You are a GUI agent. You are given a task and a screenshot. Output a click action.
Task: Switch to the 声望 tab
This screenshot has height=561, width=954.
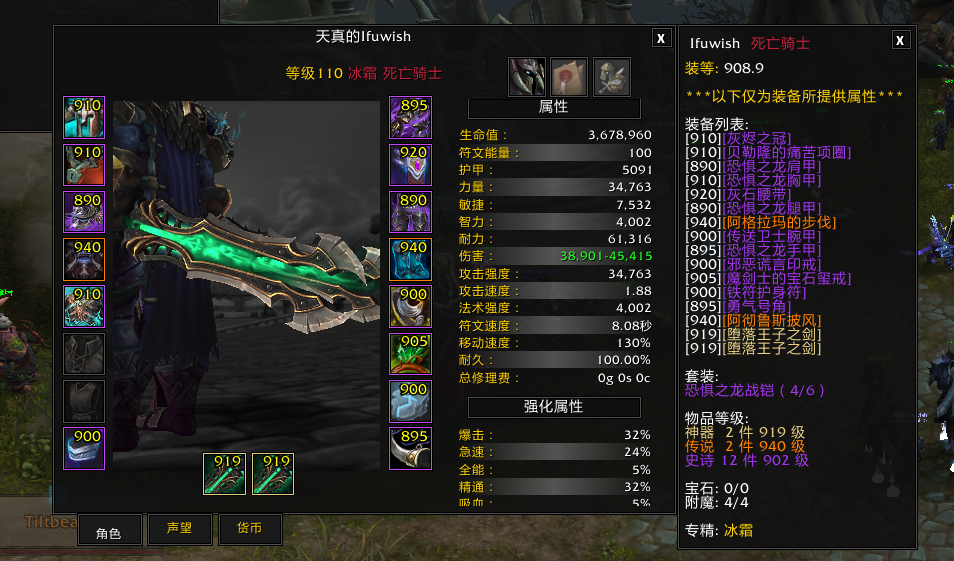[179, 529]
